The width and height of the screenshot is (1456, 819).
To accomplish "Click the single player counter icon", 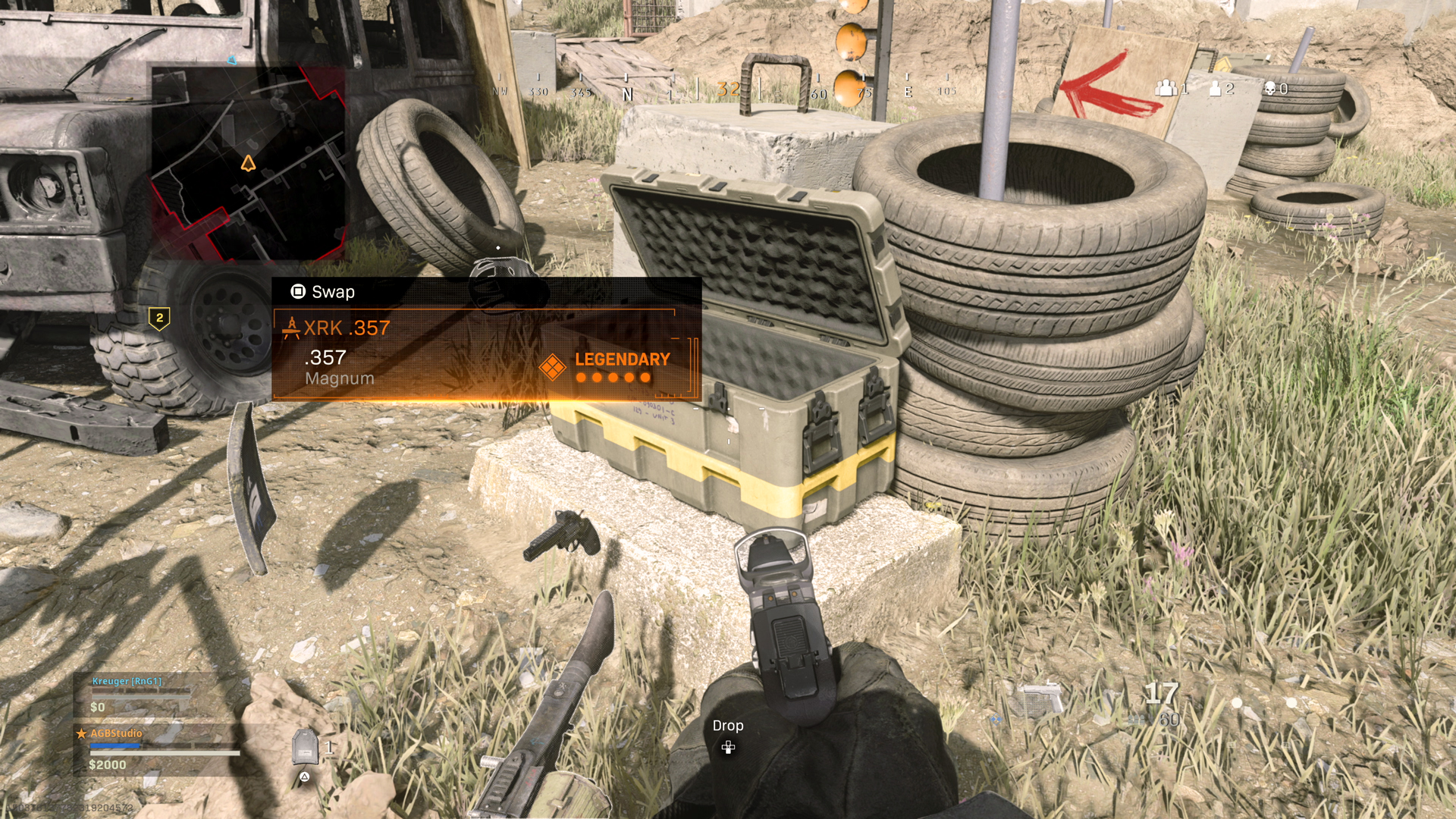I will coord(1214,89).
